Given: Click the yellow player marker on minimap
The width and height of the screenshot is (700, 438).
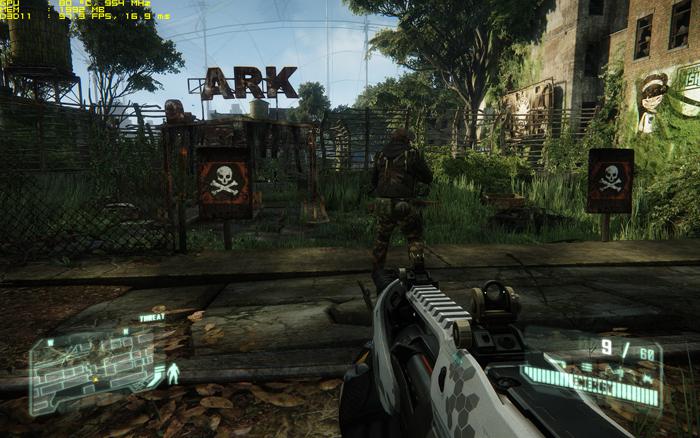Looking at the screenshot, I should click(95, 379).
